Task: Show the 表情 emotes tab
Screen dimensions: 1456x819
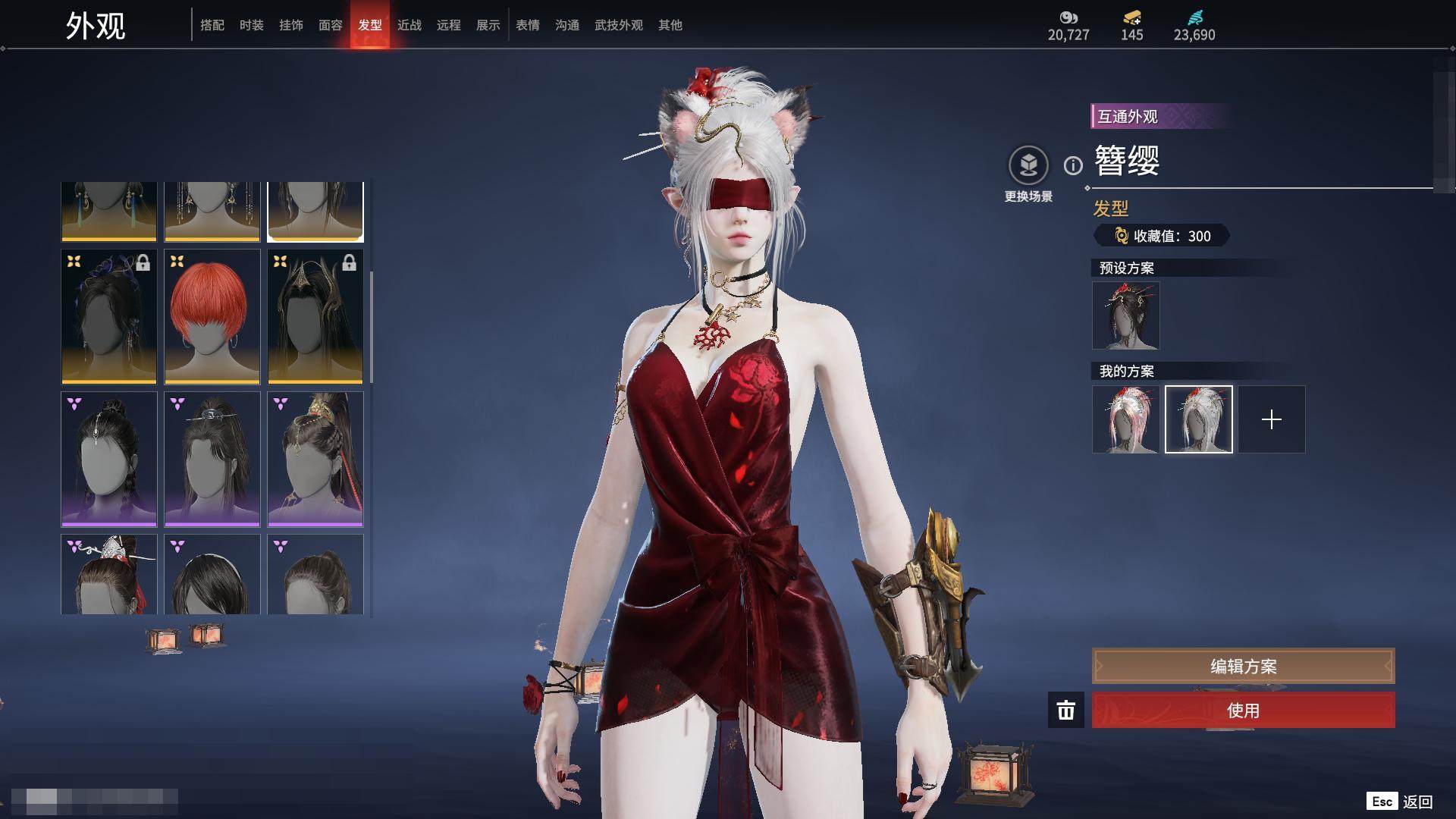Action: pos(528,25)
